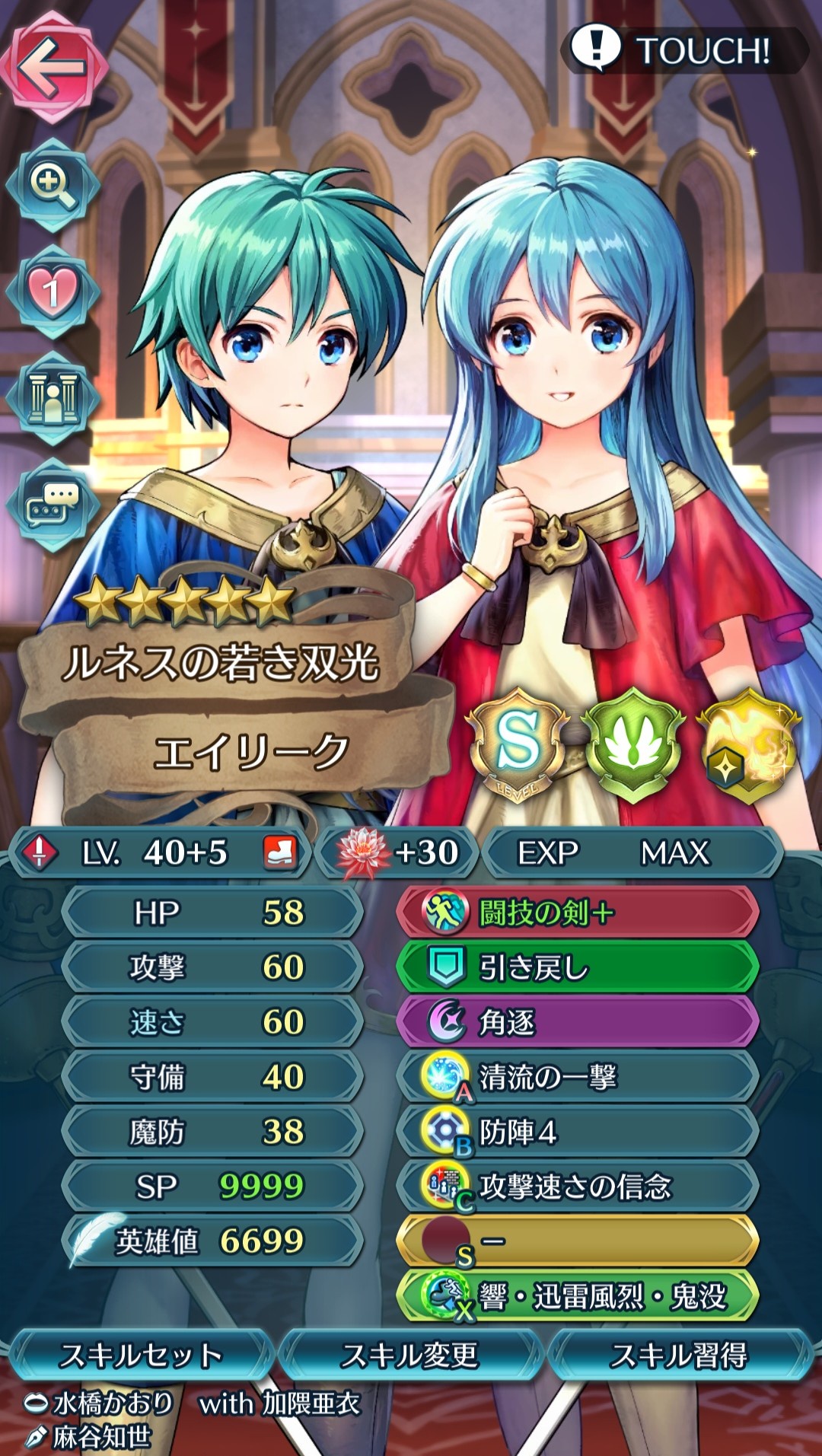Select the A skill 清流の一撃
This screenshot has width=822, height=1456.
coord(577,1077)
